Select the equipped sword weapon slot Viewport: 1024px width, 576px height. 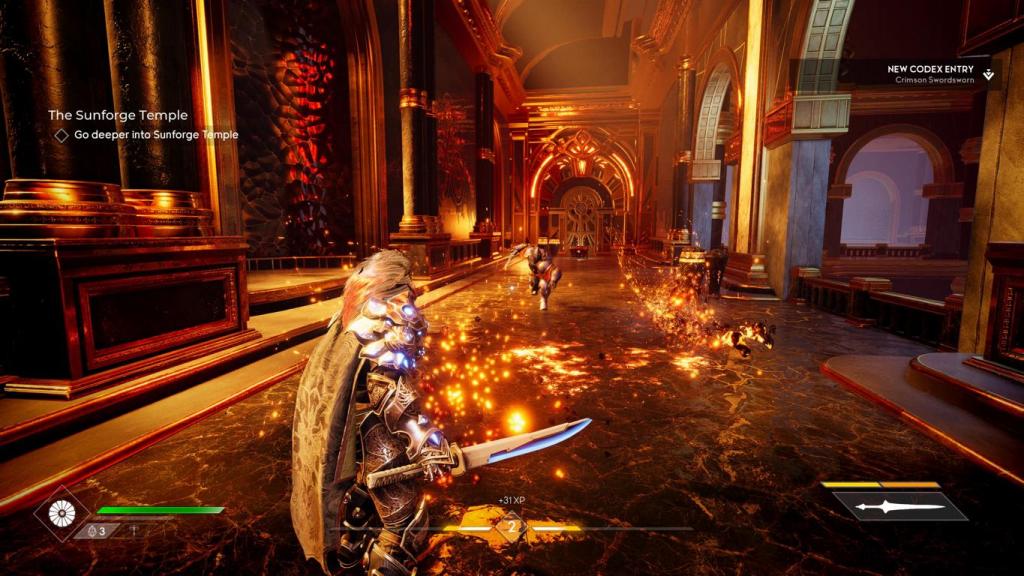[899, 506]
